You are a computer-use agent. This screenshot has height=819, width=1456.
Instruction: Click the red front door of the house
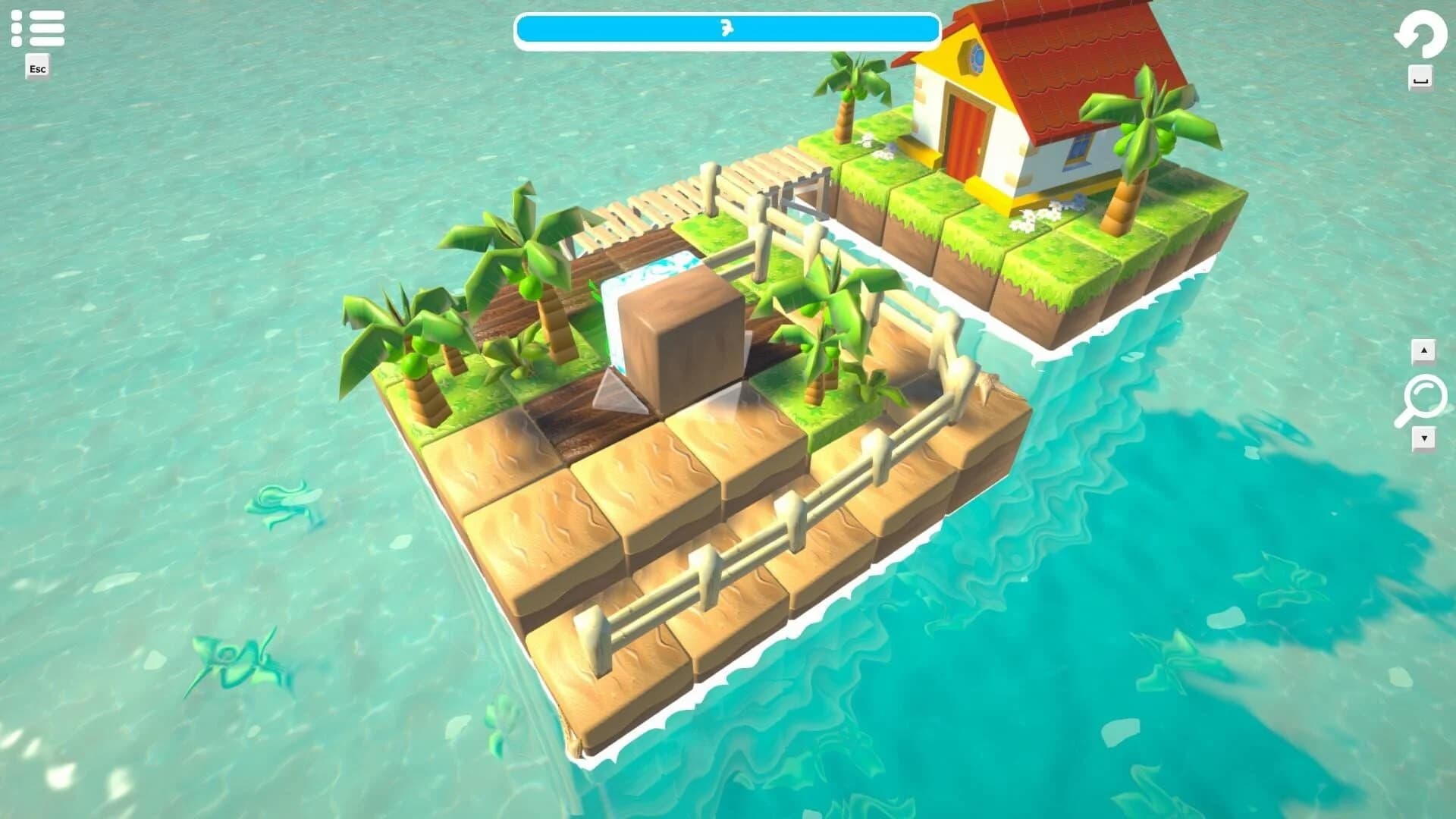(x=966, y=130)
